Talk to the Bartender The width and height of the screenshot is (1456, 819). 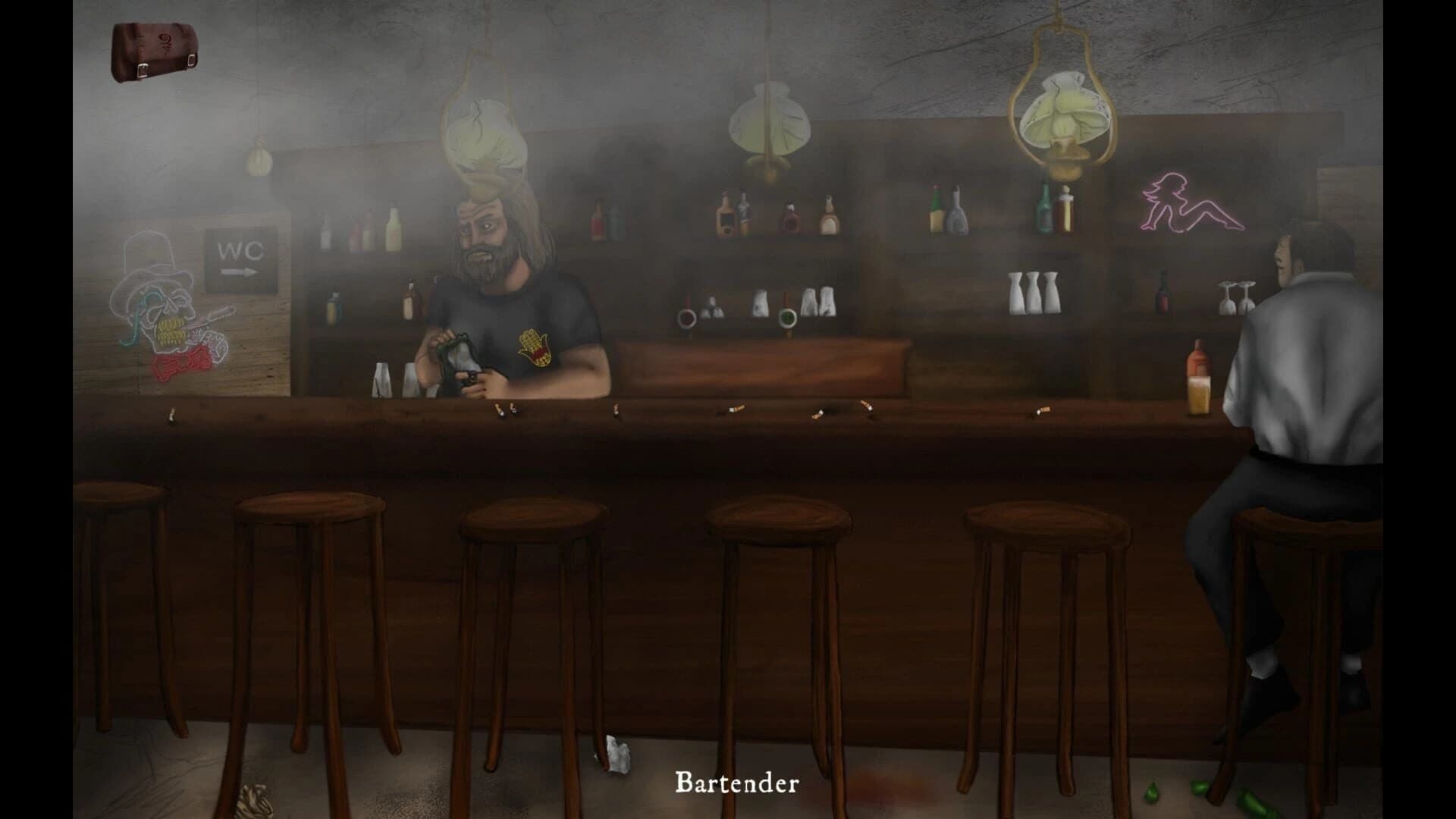493,288
